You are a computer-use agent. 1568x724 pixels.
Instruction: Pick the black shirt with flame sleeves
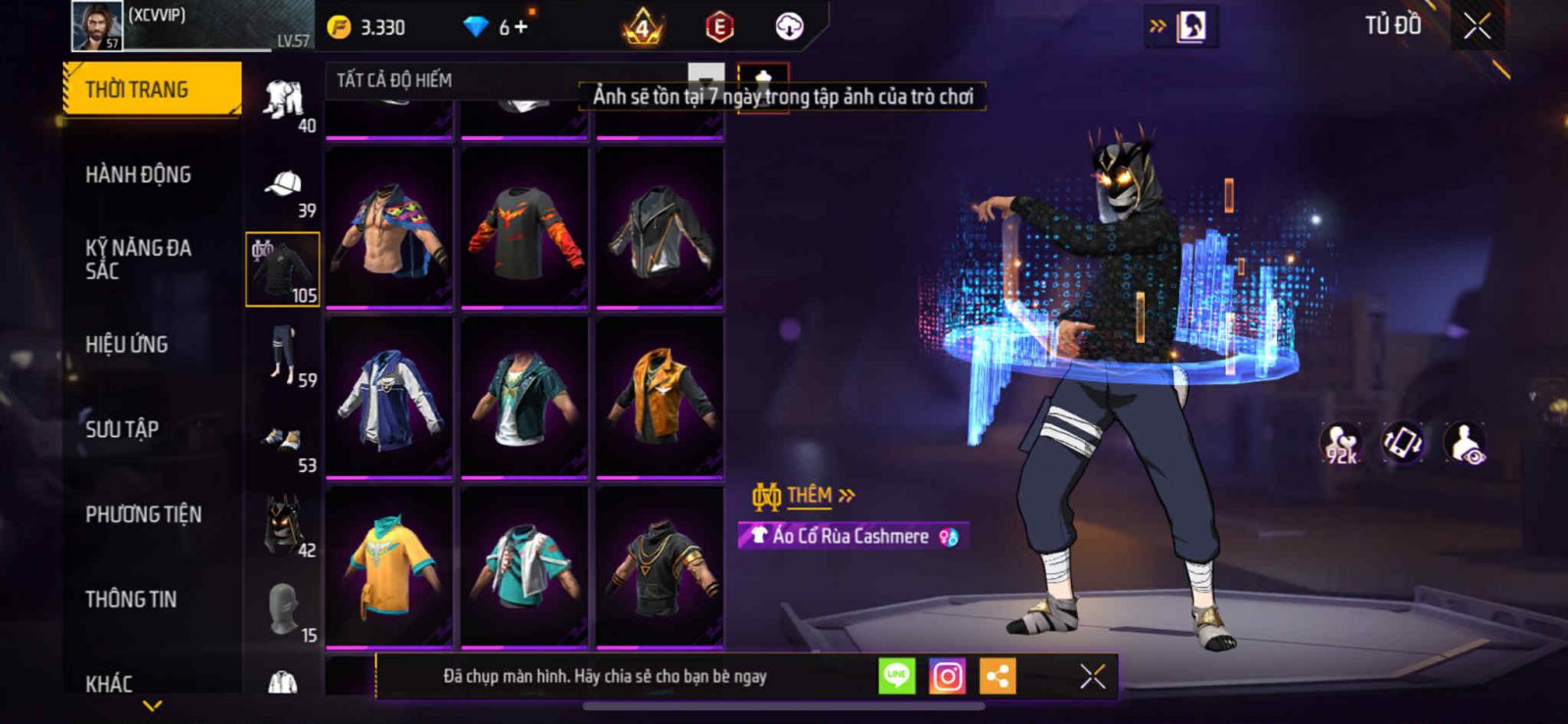pos(524,227)
